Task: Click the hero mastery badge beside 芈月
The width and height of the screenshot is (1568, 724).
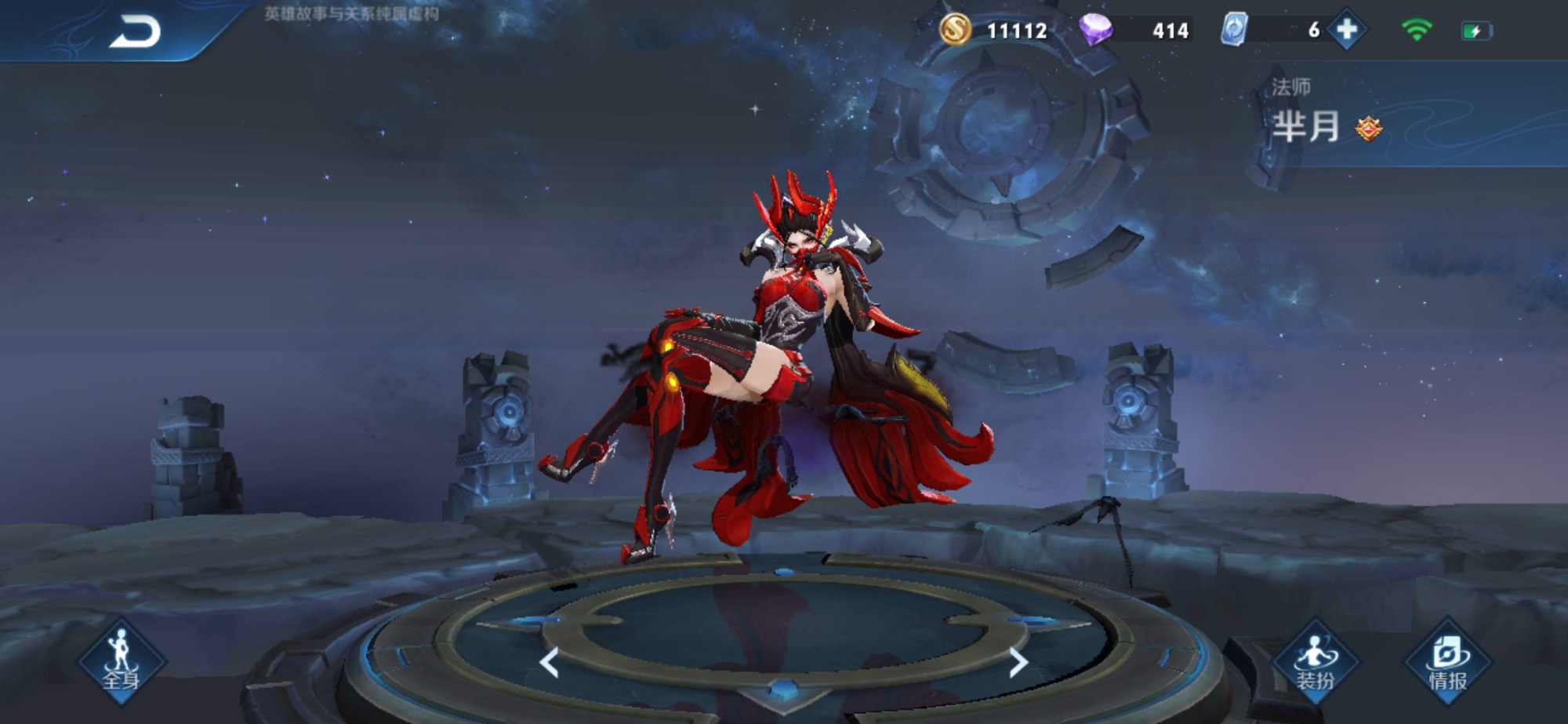Action: coord(1369,128)
